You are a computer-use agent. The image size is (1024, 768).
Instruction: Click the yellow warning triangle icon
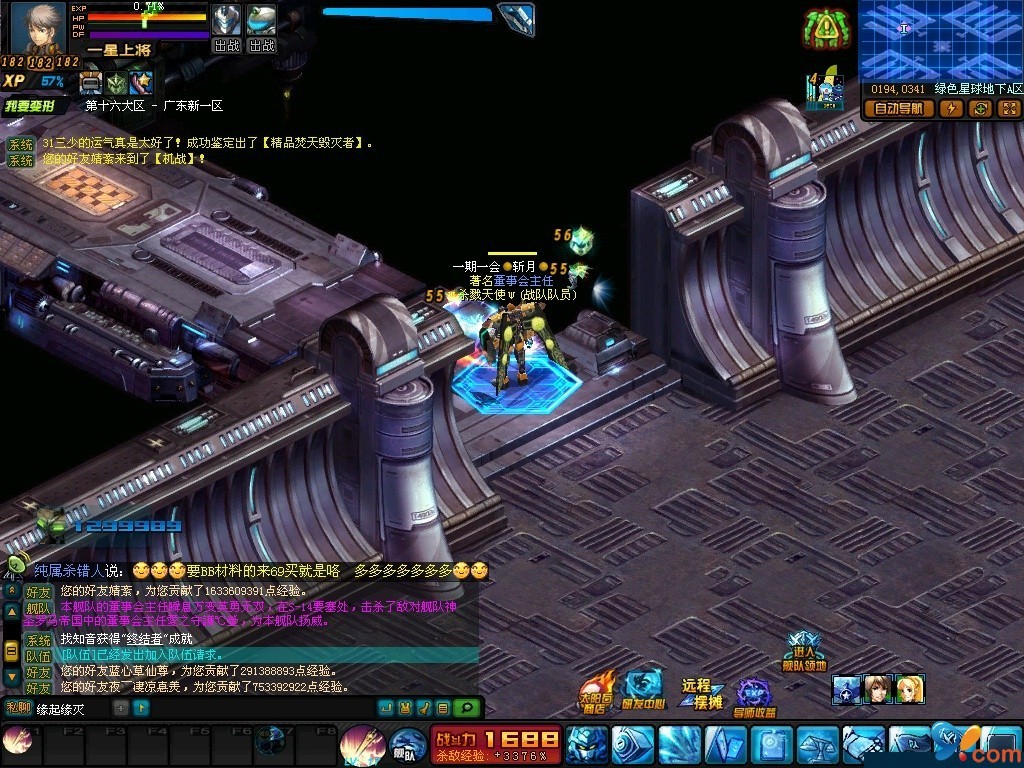click(x=826, y=30)
